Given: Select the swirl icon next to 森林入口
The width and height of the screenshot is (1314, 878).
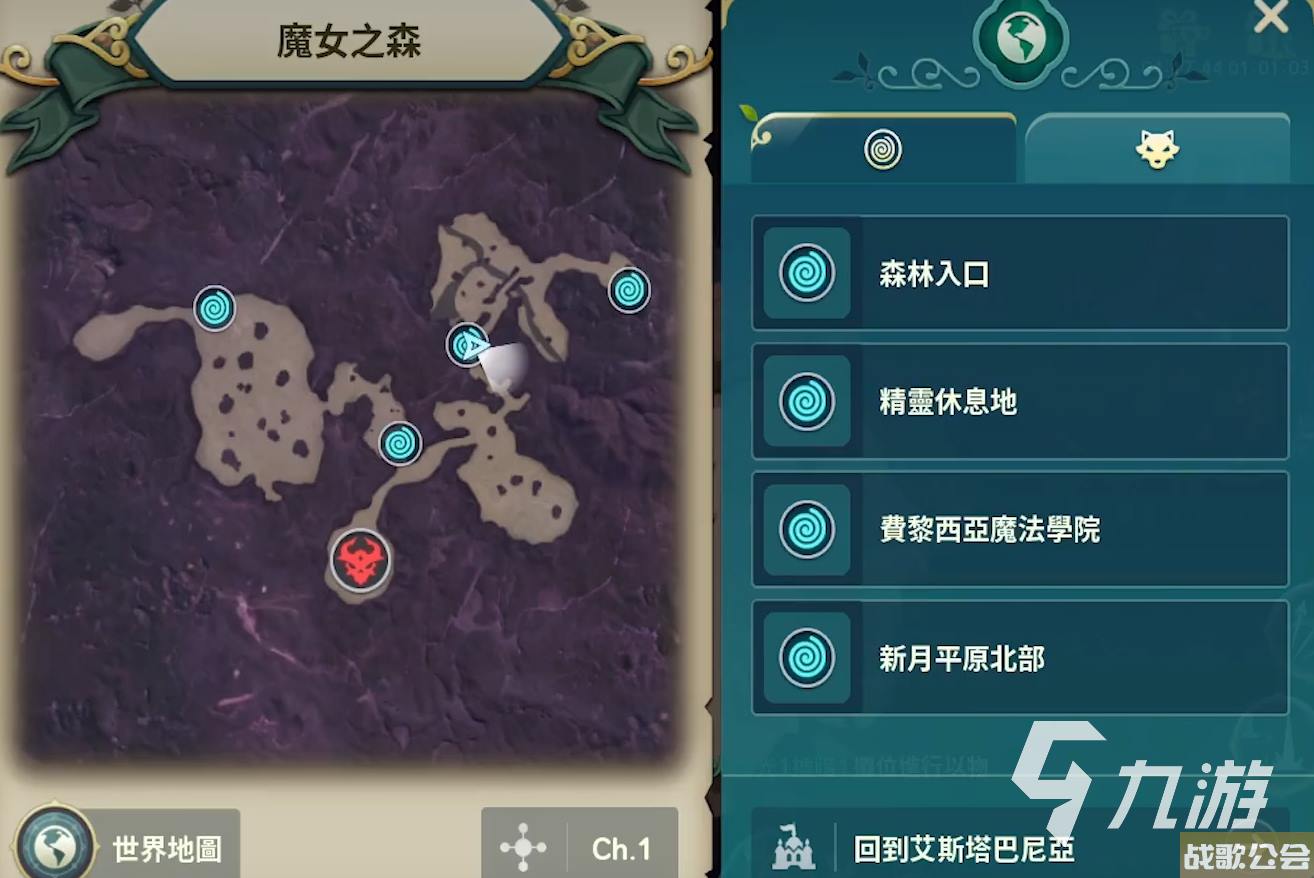Looking at the screenshot, I should 805,273.
